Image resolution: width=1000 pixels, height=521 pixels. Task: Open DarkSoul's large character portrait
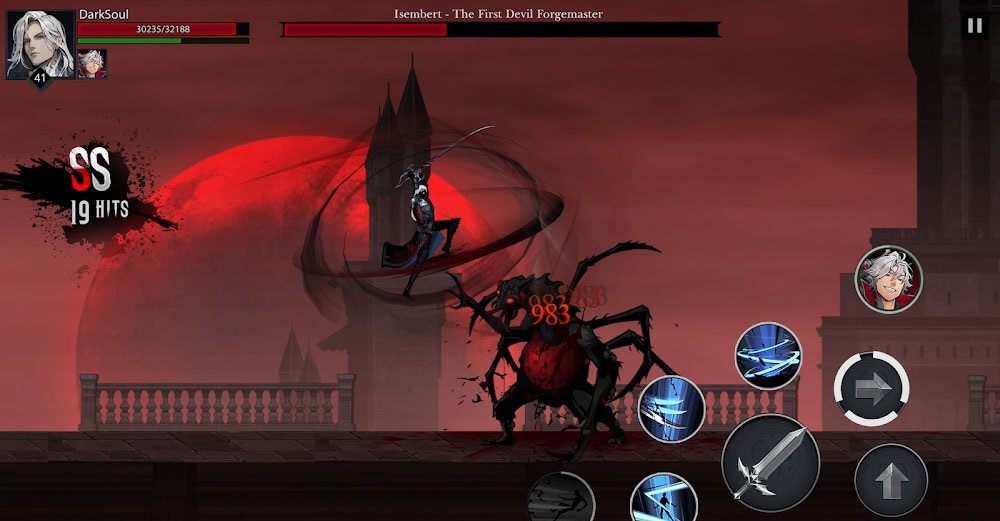[x=40, y=44]
